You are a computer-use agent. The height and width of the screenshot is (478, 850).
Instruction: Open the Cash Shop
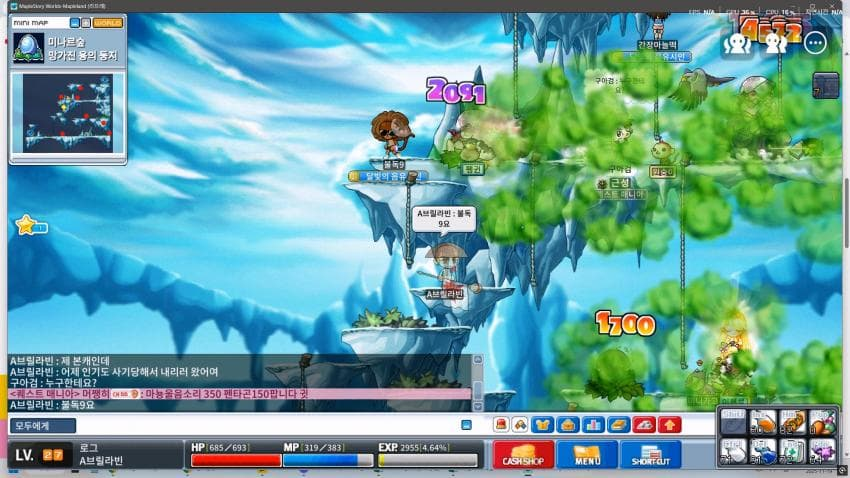(525, 455)
